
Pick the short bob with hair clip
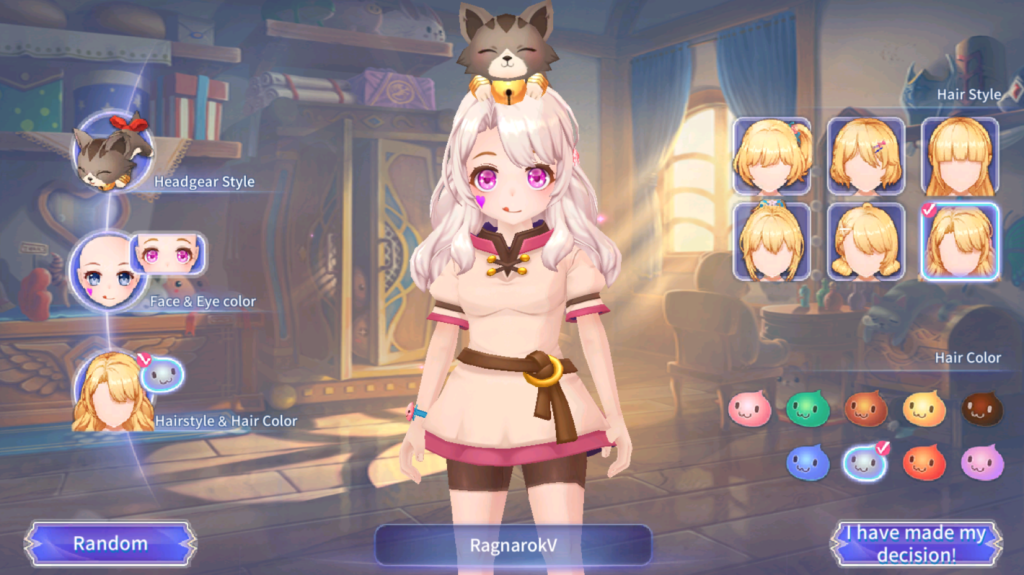coord(866,156)
